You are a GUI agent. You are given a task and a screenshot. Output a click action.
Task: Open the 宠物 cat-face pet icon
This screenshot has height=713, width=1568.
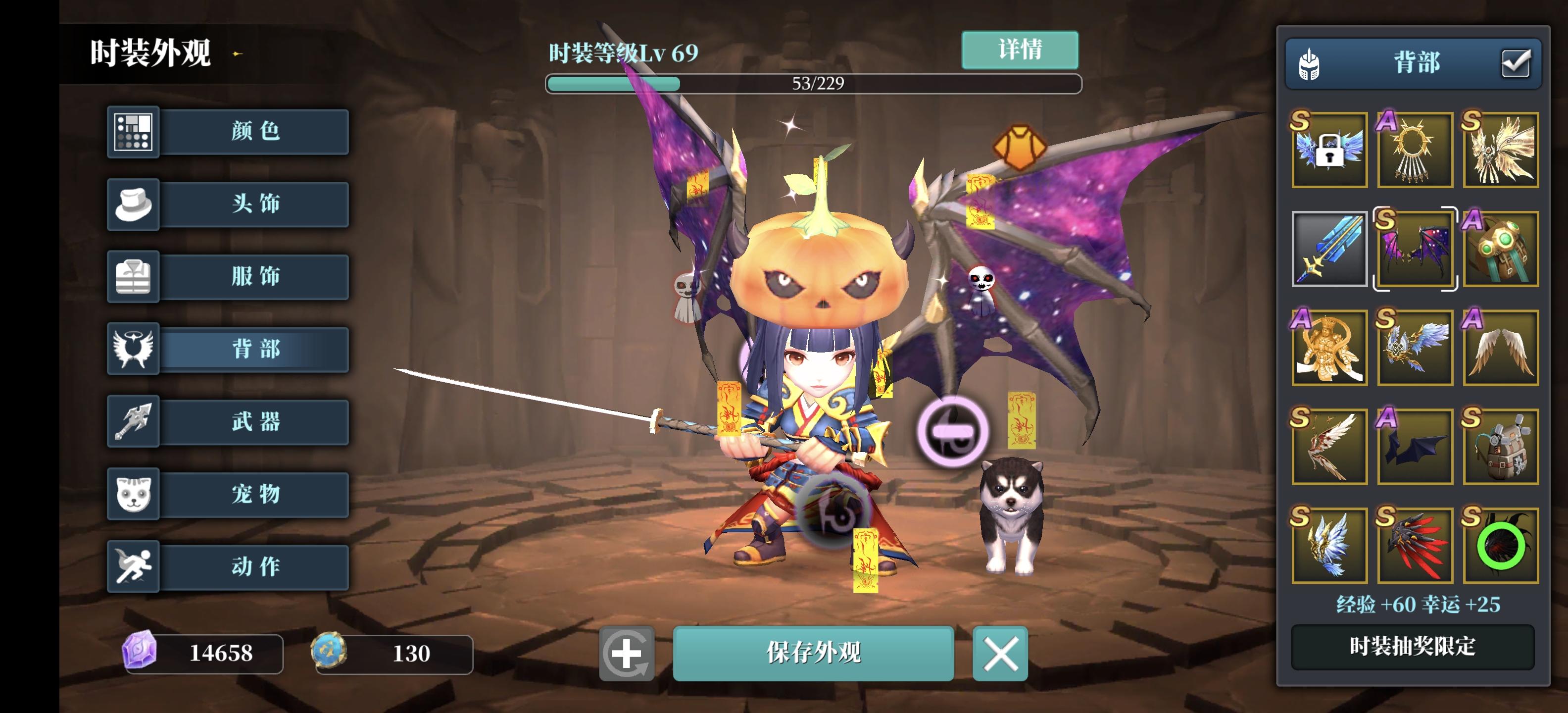pyautogui.click(x=133, y=495)
